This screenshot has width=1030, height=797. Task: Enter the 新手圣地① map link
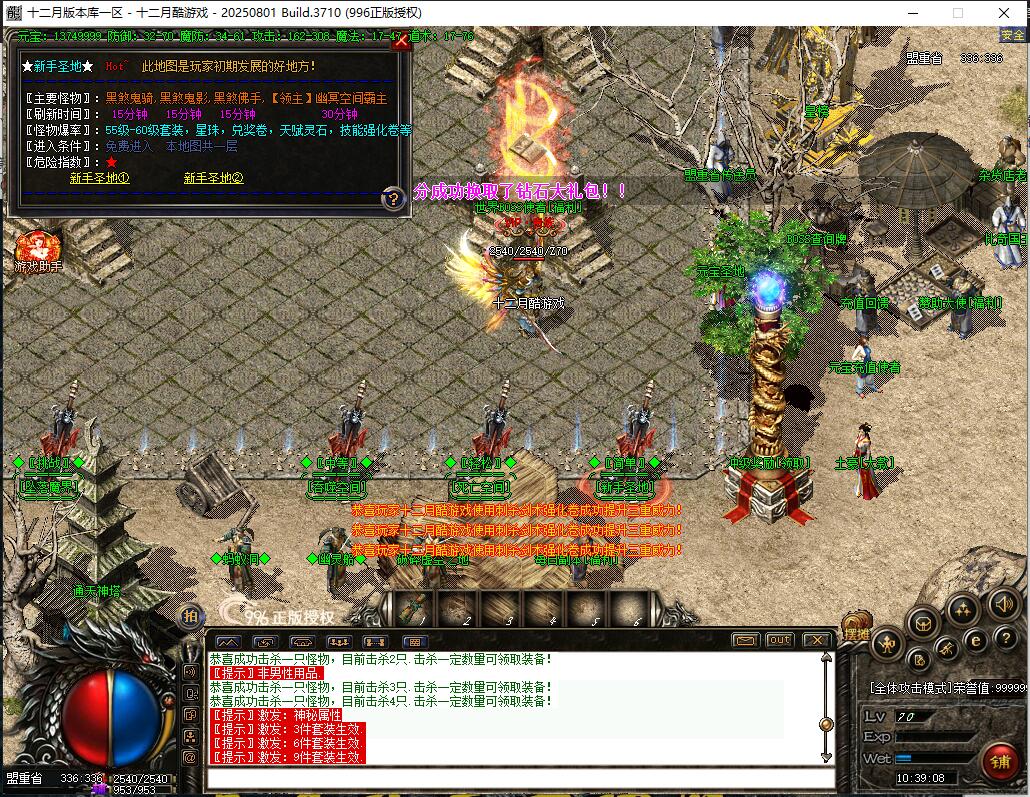[99, 178]
